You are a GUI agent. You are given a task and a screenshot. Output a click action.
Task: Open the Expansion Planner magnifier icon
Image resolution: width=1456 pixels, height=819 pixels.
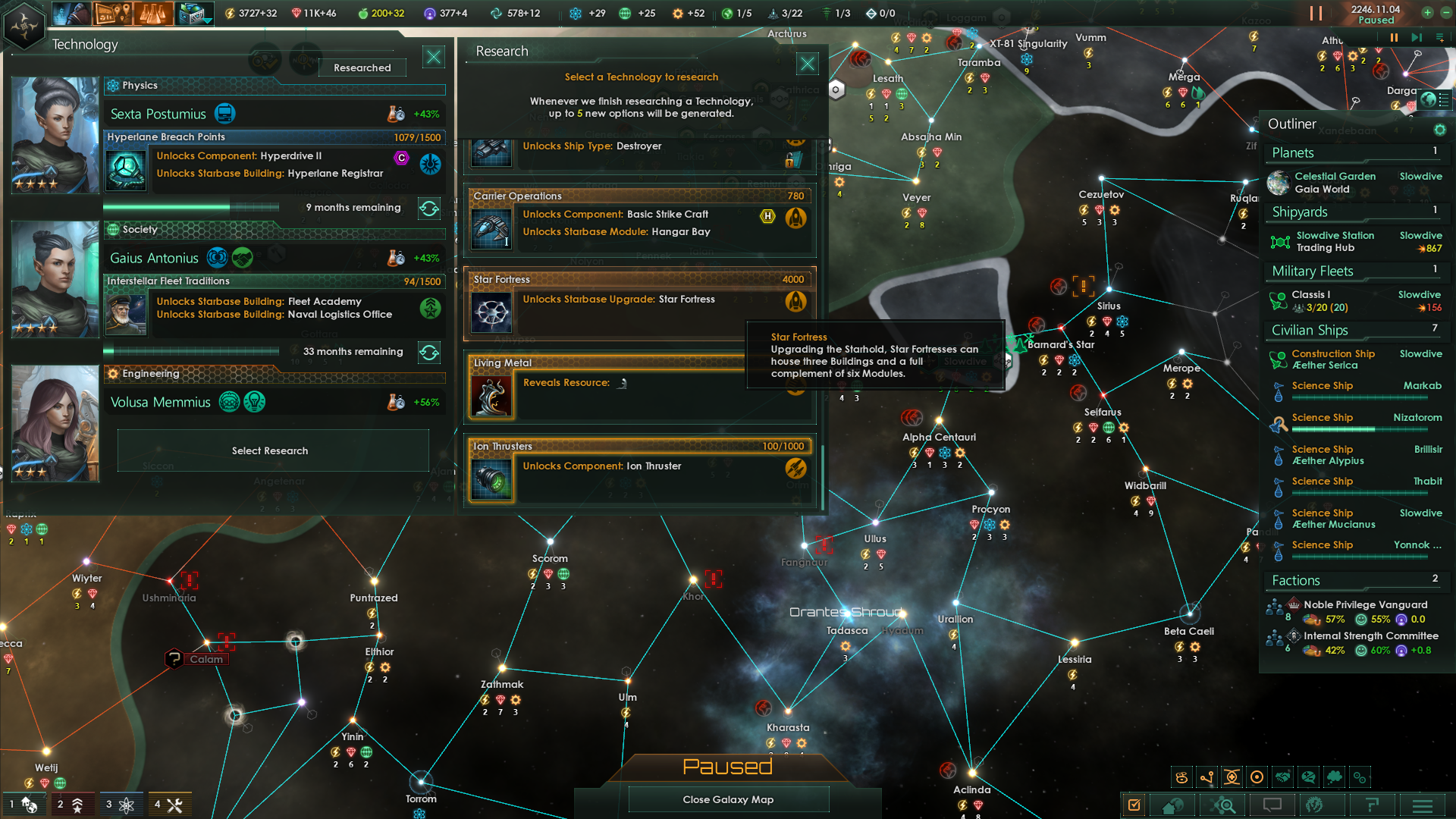pos(1223,805)
